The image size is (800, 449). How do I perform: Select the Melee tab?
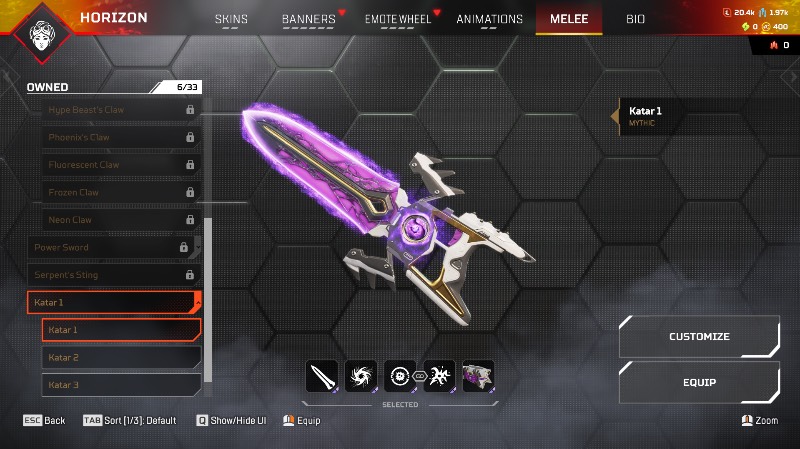point(569,19)
